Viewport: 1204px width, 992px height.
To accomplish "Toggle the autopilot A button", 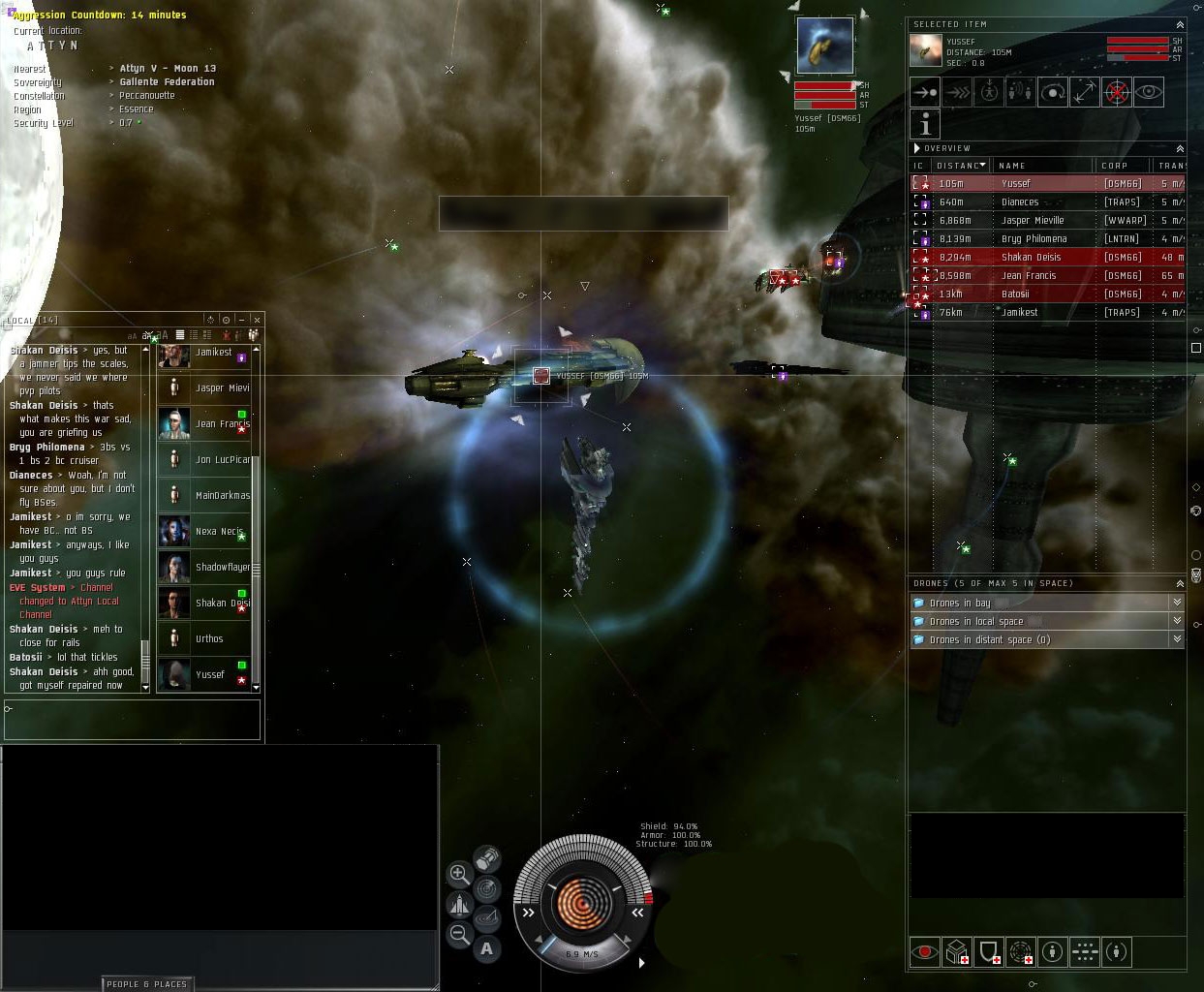I will [x=486, y=948].
